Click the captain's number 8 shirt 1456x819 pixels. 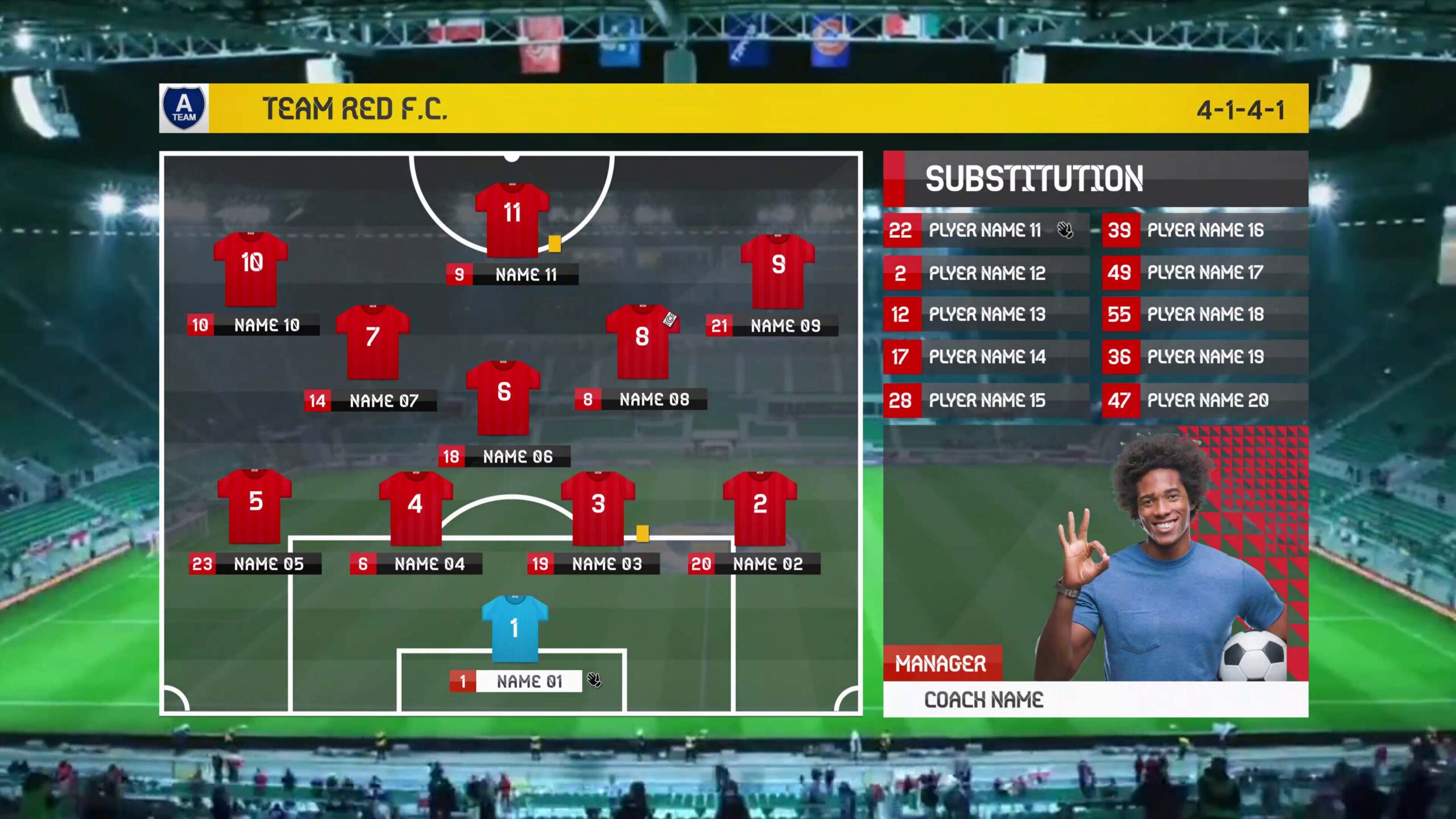click(642, 342)
